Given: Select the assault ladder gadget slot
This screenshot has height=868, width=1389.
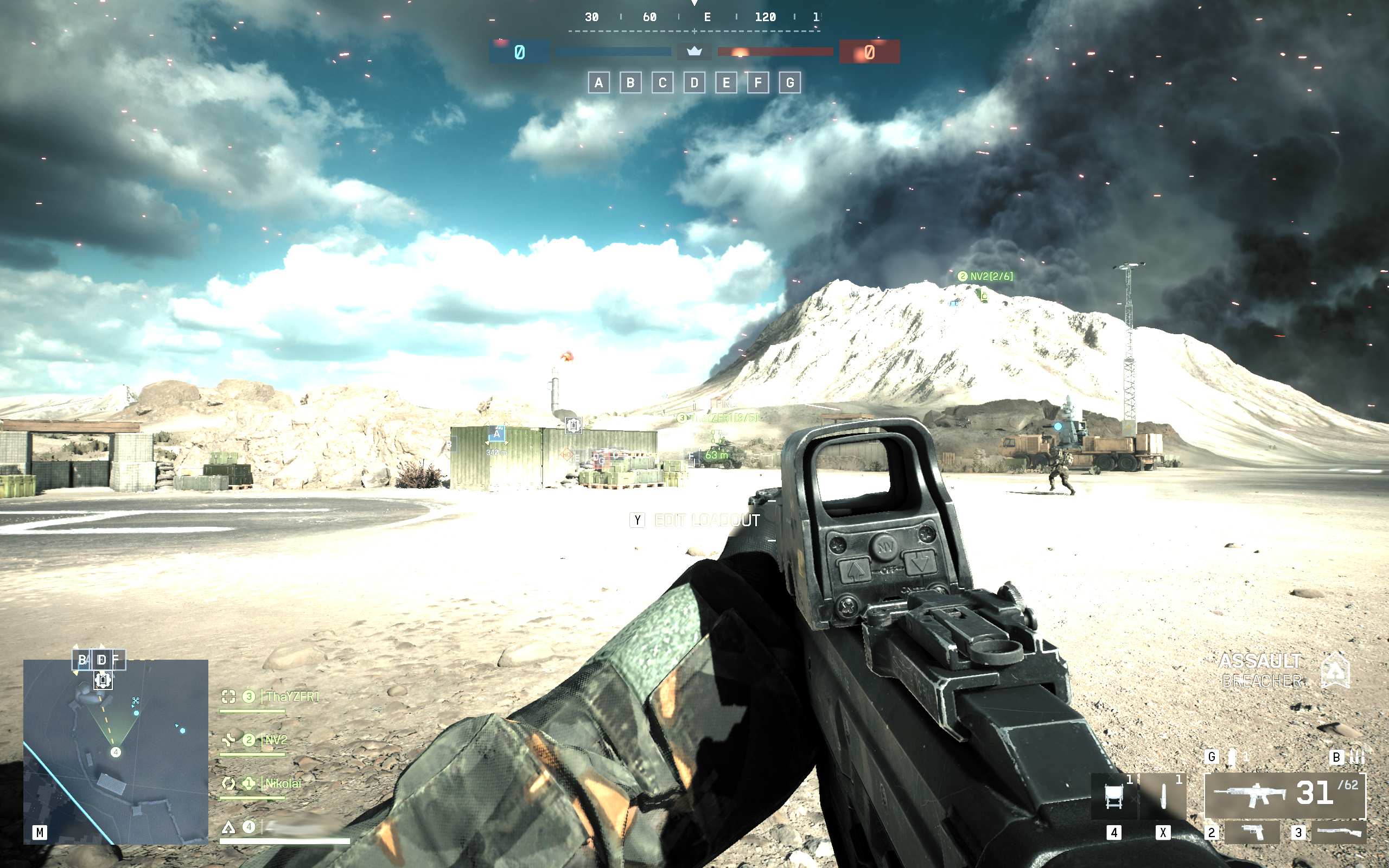Looking at the screenshot, I should point(1114,796).
